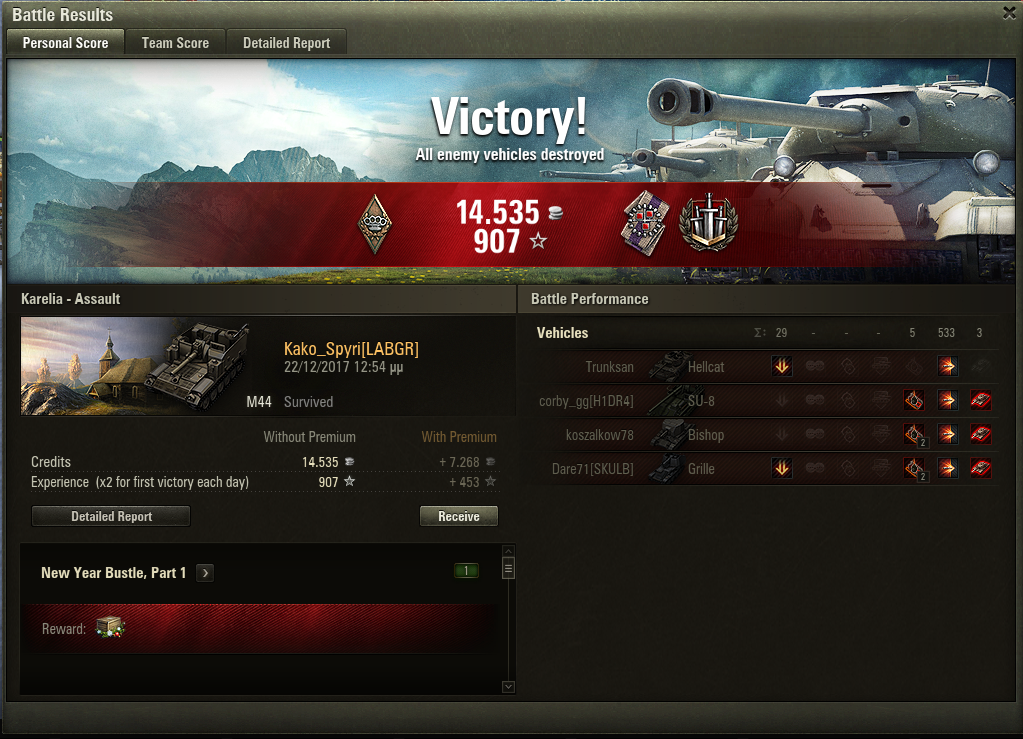Close the Battle Results window
The image size is (1023, 739).
(x=1009, y=12)
